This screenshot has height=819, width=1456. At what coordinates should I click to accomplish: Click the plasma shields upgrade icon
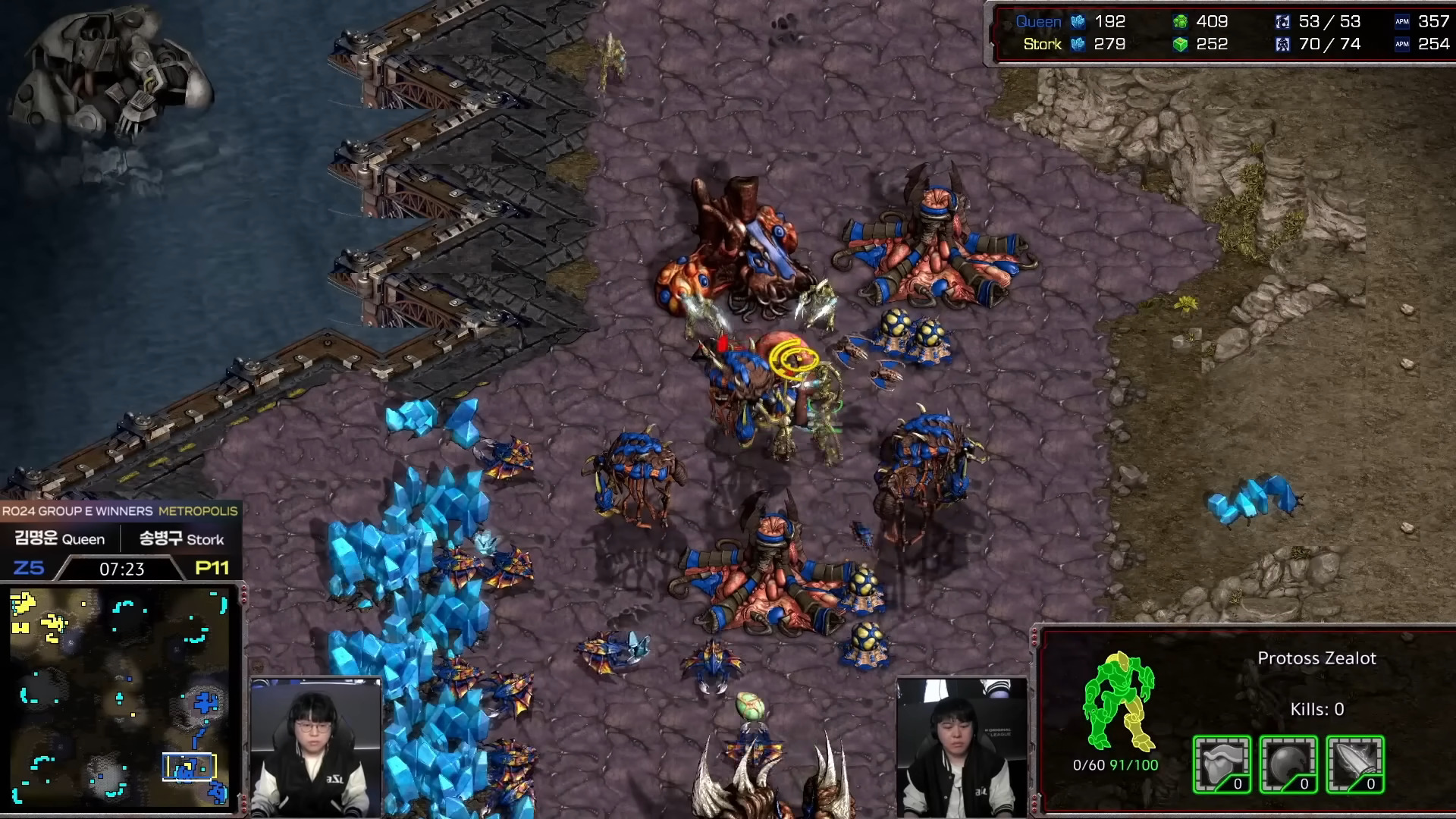click(1288, 764)
